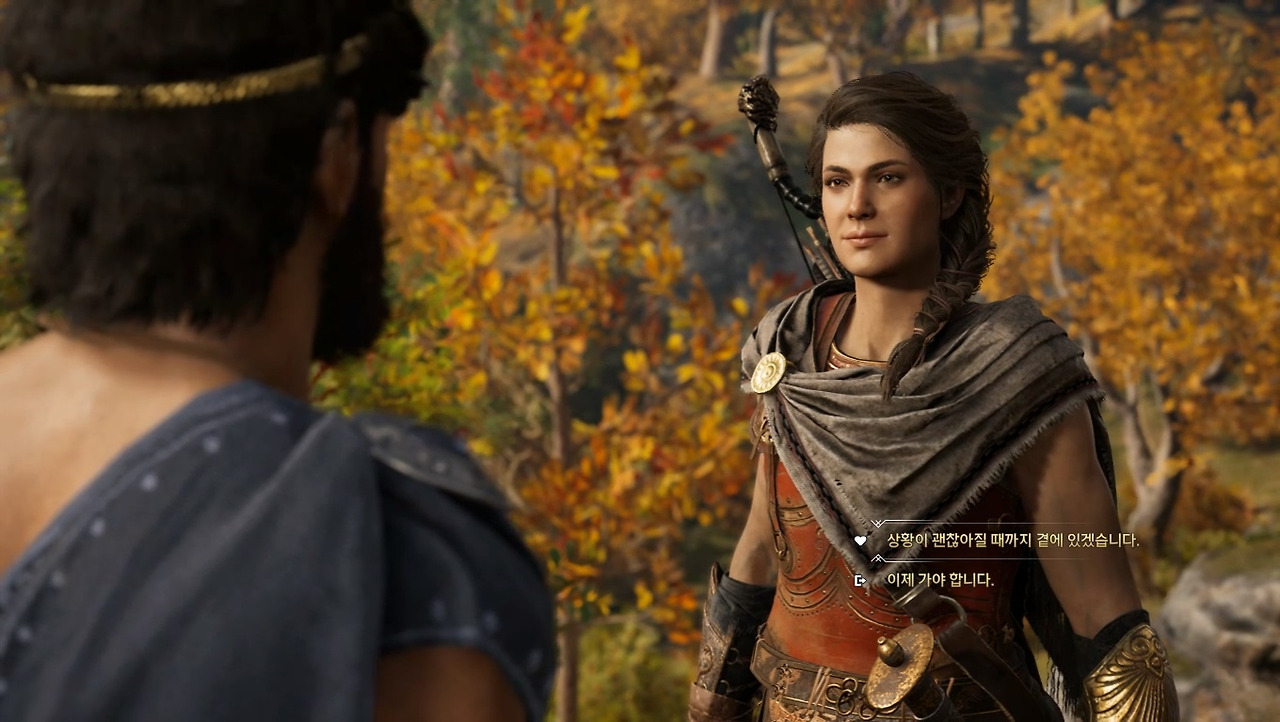
Task: Choose the heart reply about staying nearby
Action: pyautogui.click(x=1012, y=540)
